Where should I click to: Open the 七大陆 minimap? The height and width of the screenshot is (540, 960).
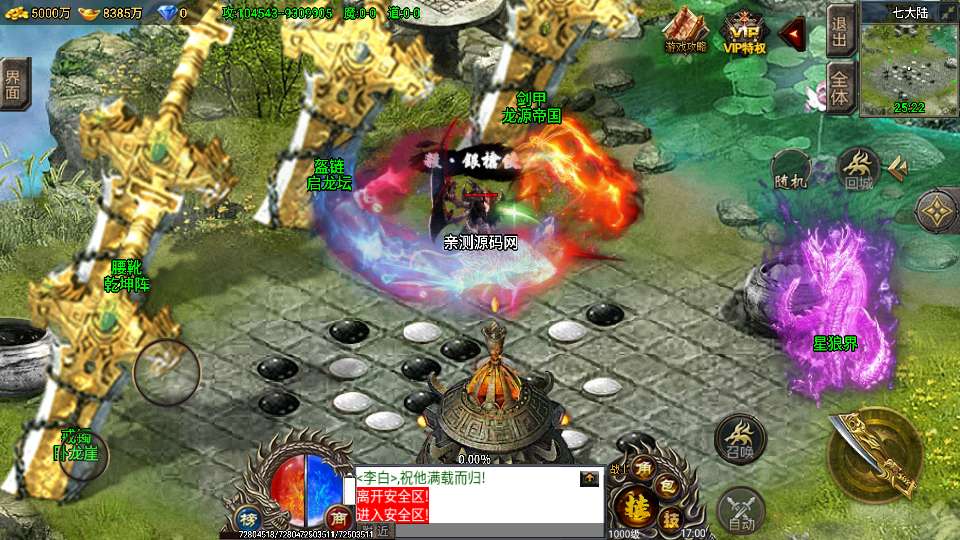[x=909, y=62]
